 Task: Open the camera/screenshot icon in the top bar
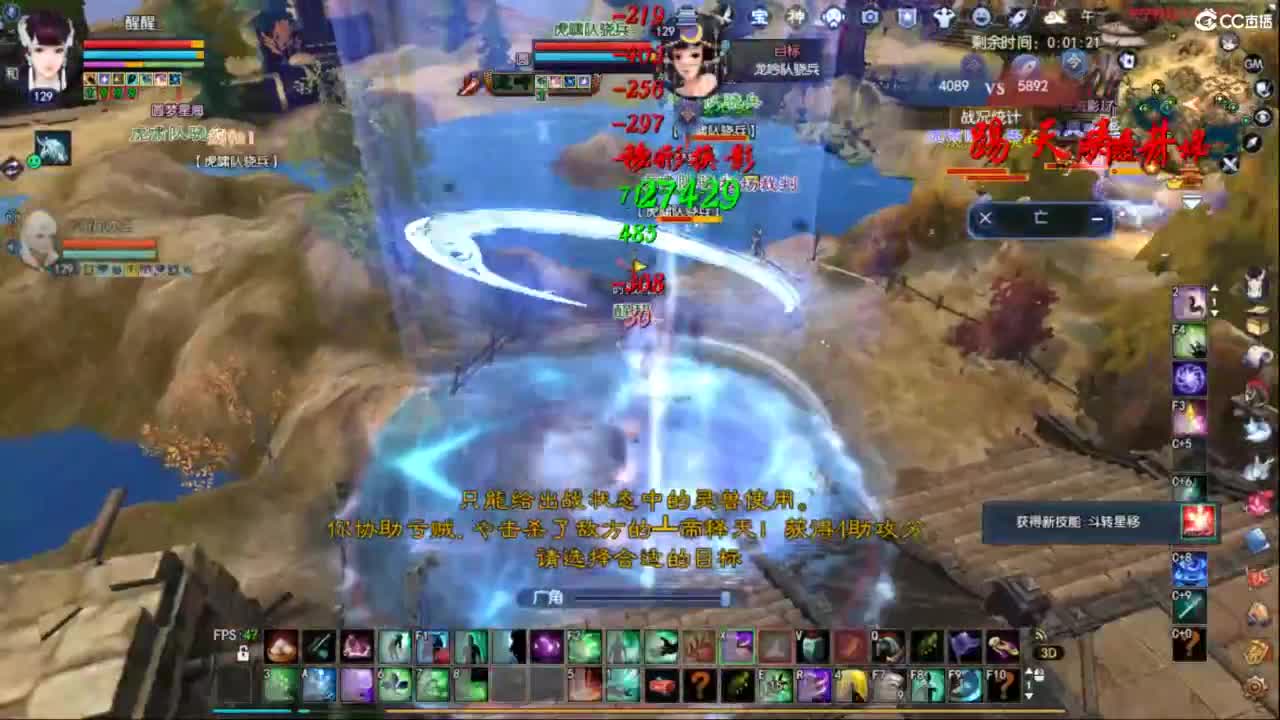coord(870,16)
